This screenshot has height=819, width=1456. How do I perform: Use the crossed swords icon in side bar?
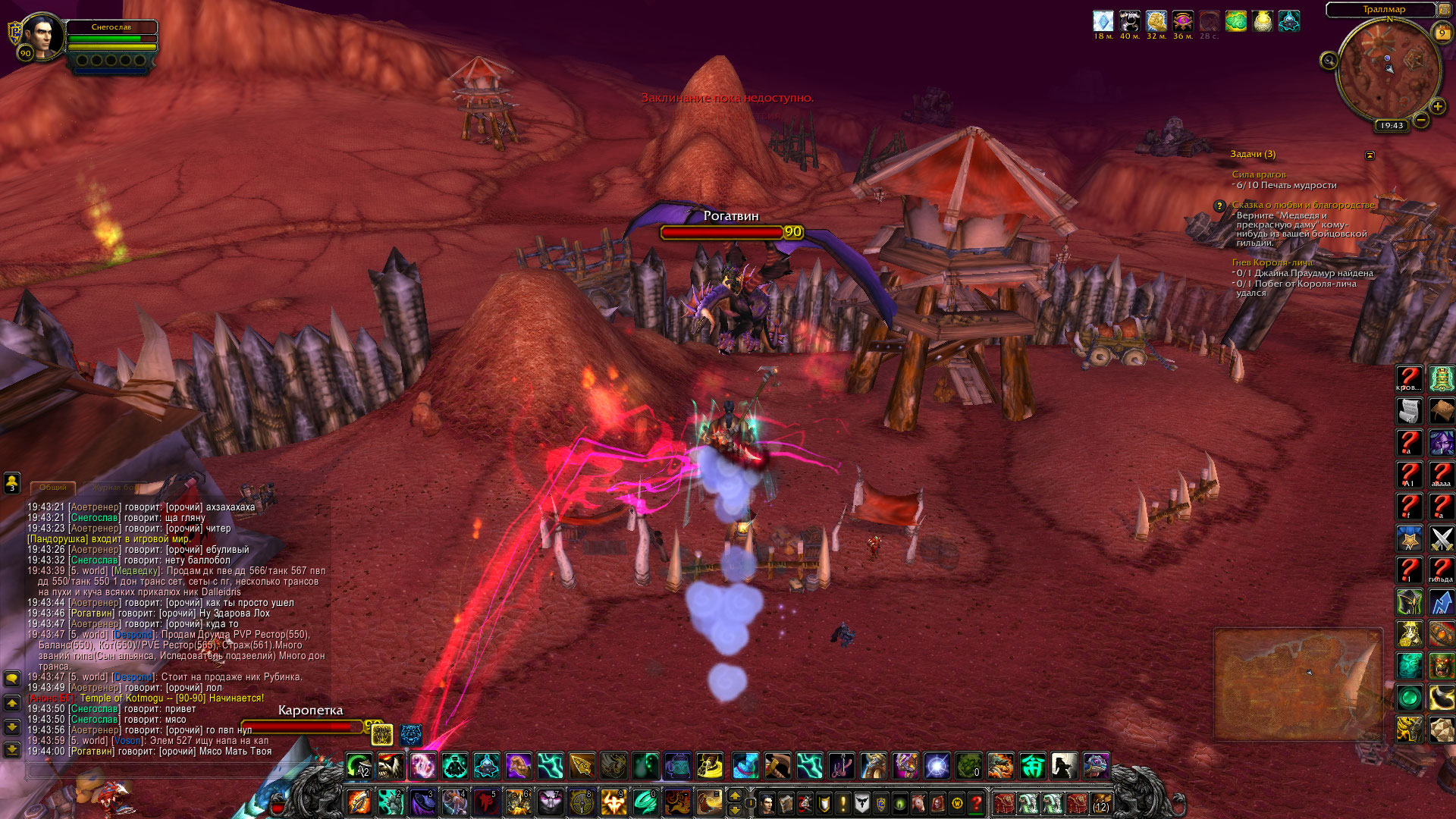1441,538
